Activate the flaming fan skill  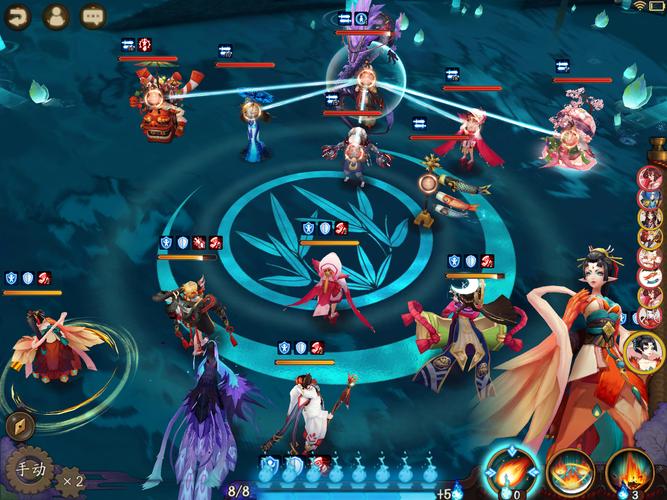coord(570,471)
